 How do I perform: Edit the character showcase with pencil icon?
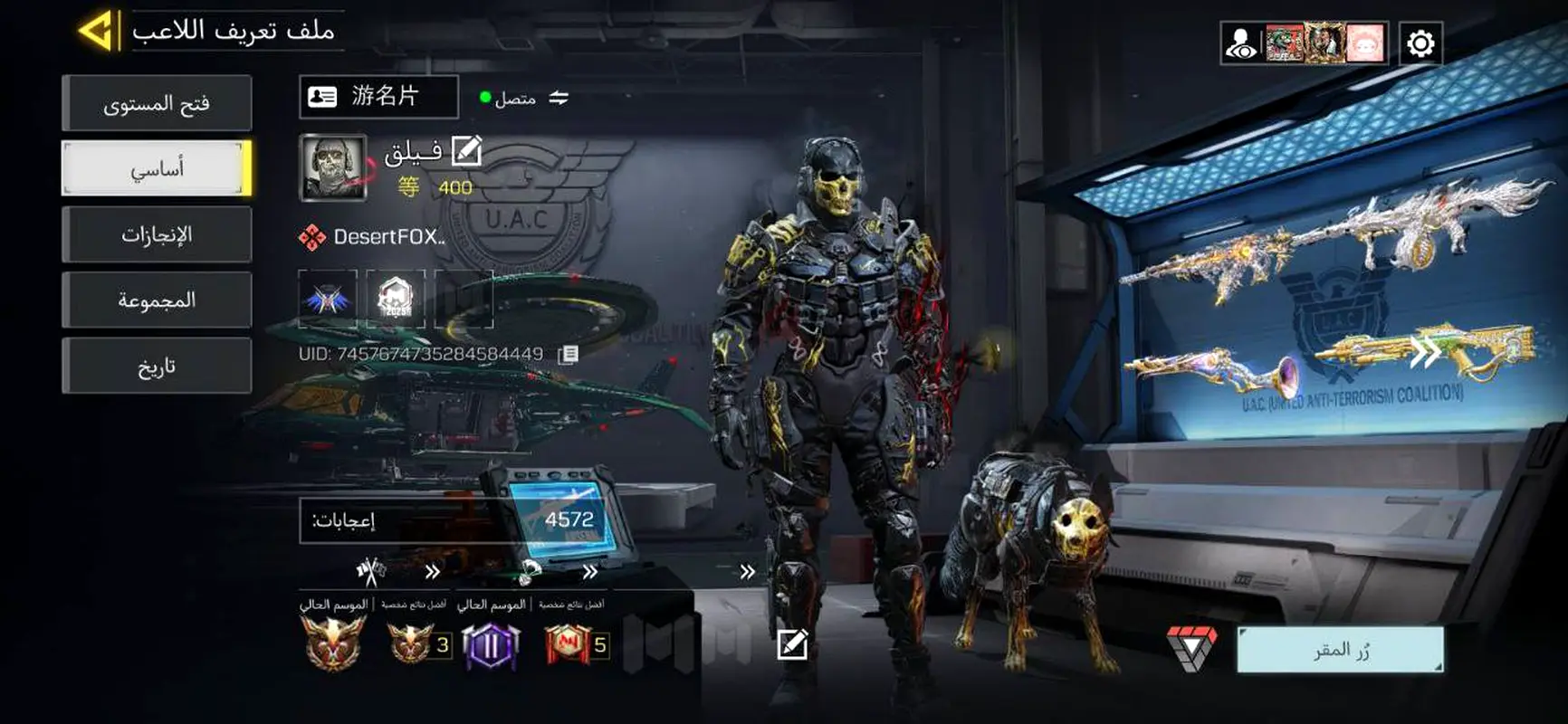[x=792, y=644]
